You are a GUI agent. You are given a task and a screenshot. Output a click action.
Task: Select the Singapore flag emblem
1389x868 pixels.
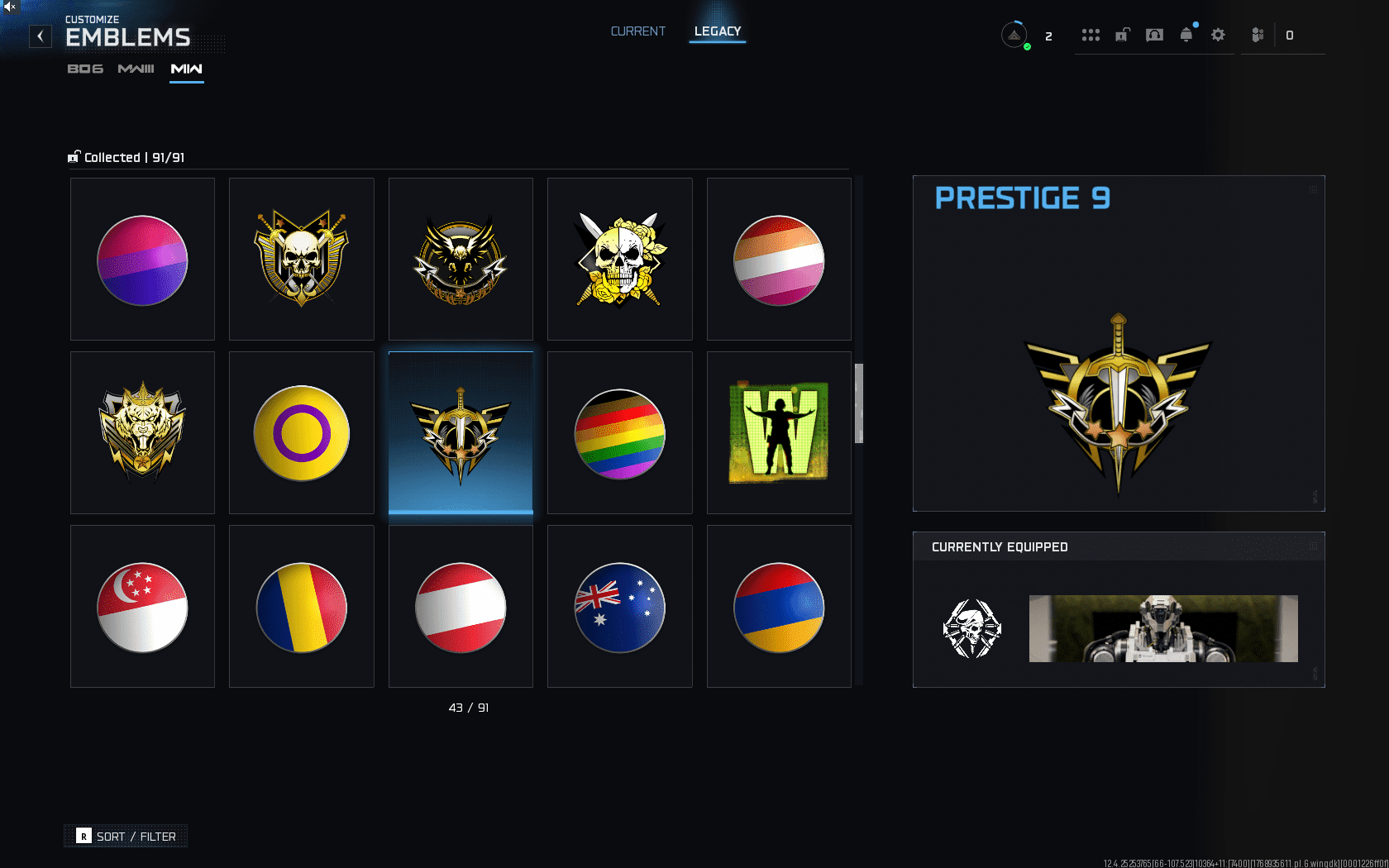pos(142,608)
